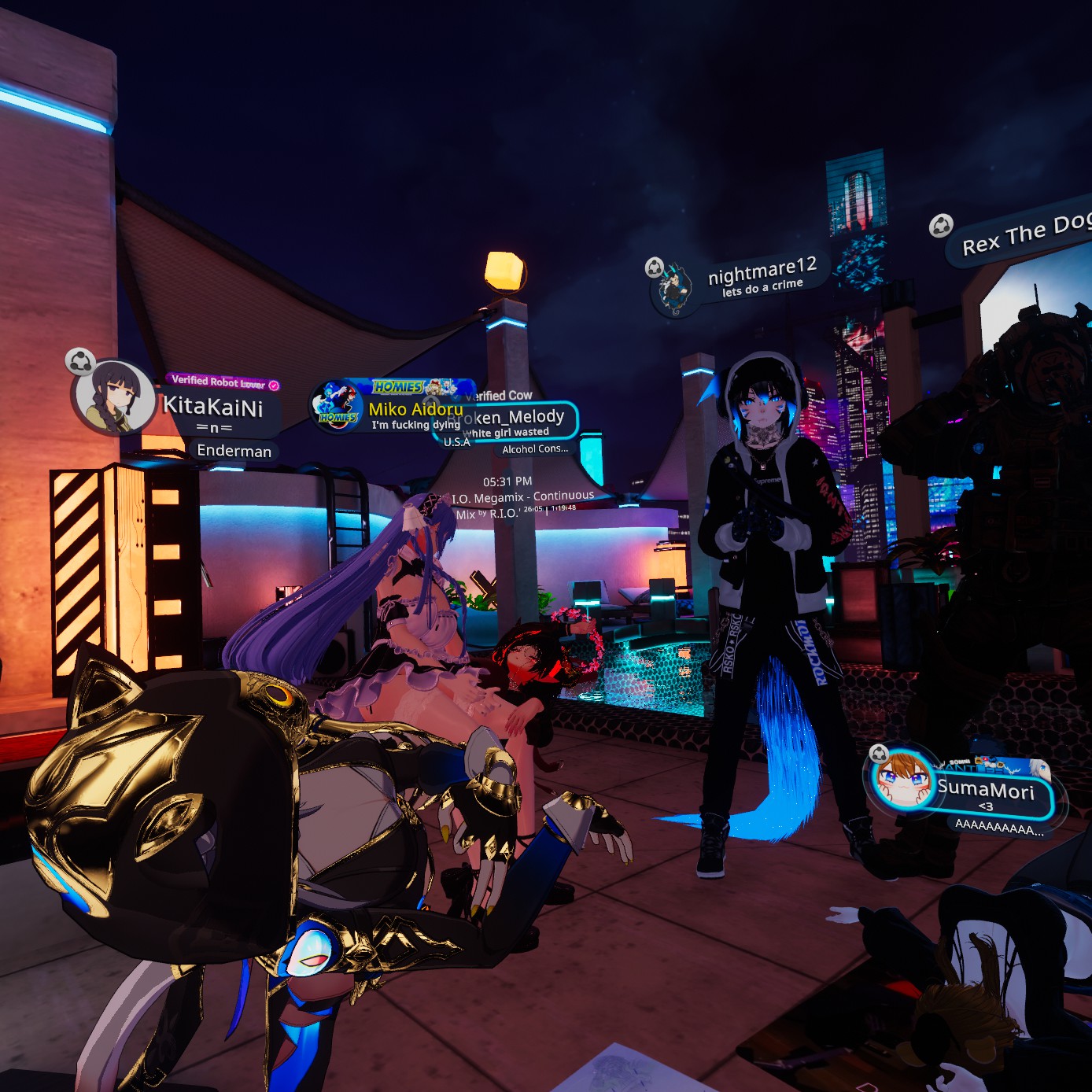Select the Miko Aidoru nameplate

coord(415,409)
